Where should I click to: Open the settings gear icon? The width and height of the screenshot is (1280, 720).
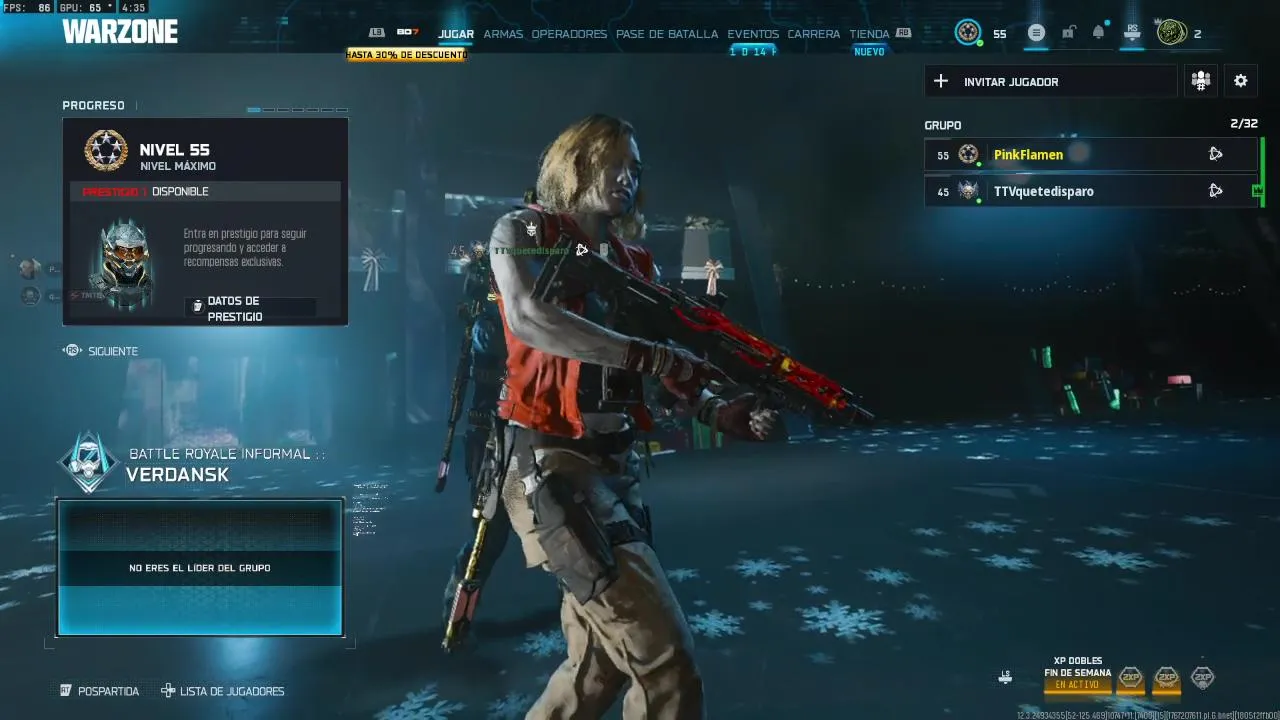(x=1241, y=81)
